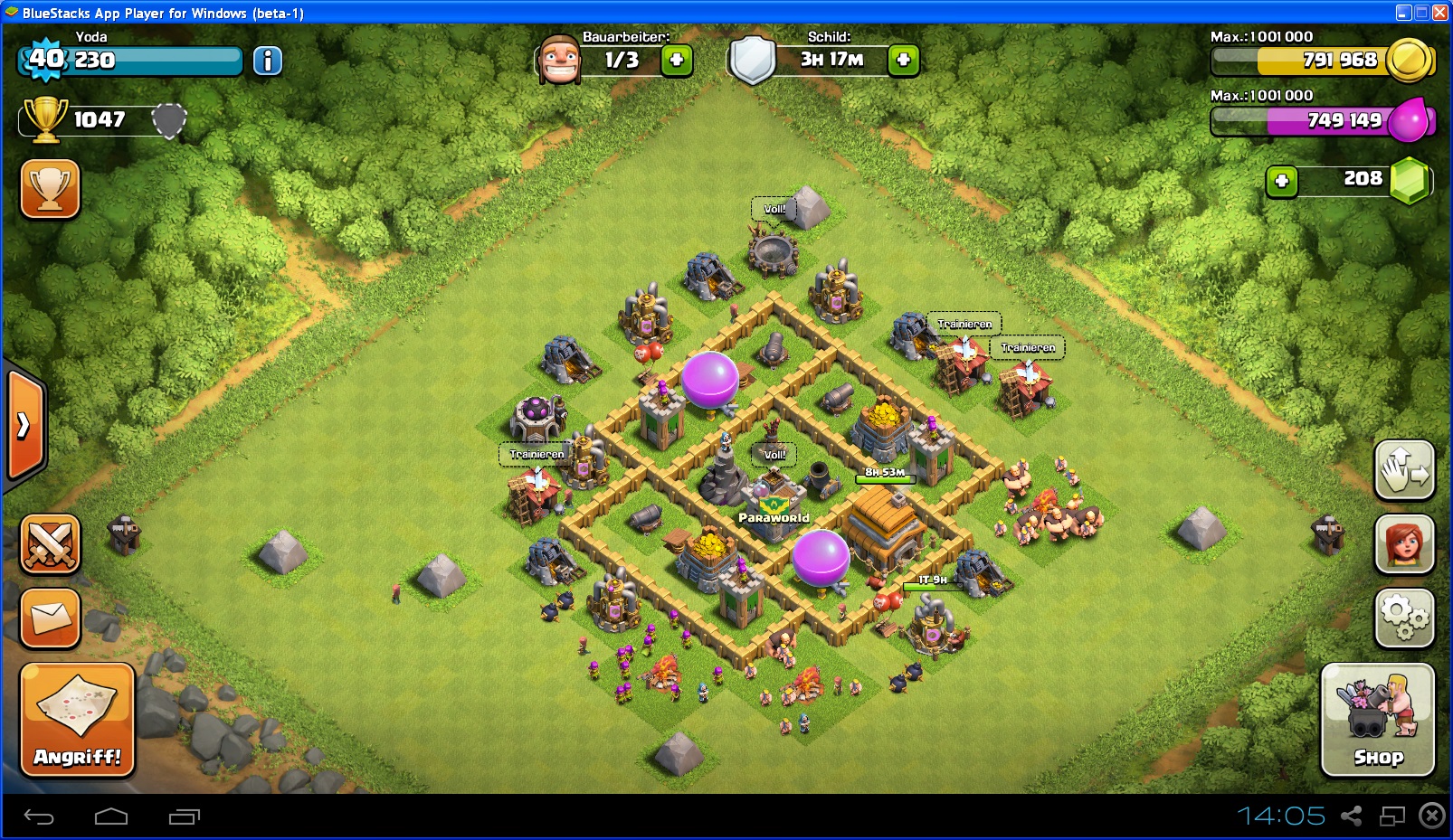Open the settings gear button
1453x840 pixels.
click(x=1404, y=618)
